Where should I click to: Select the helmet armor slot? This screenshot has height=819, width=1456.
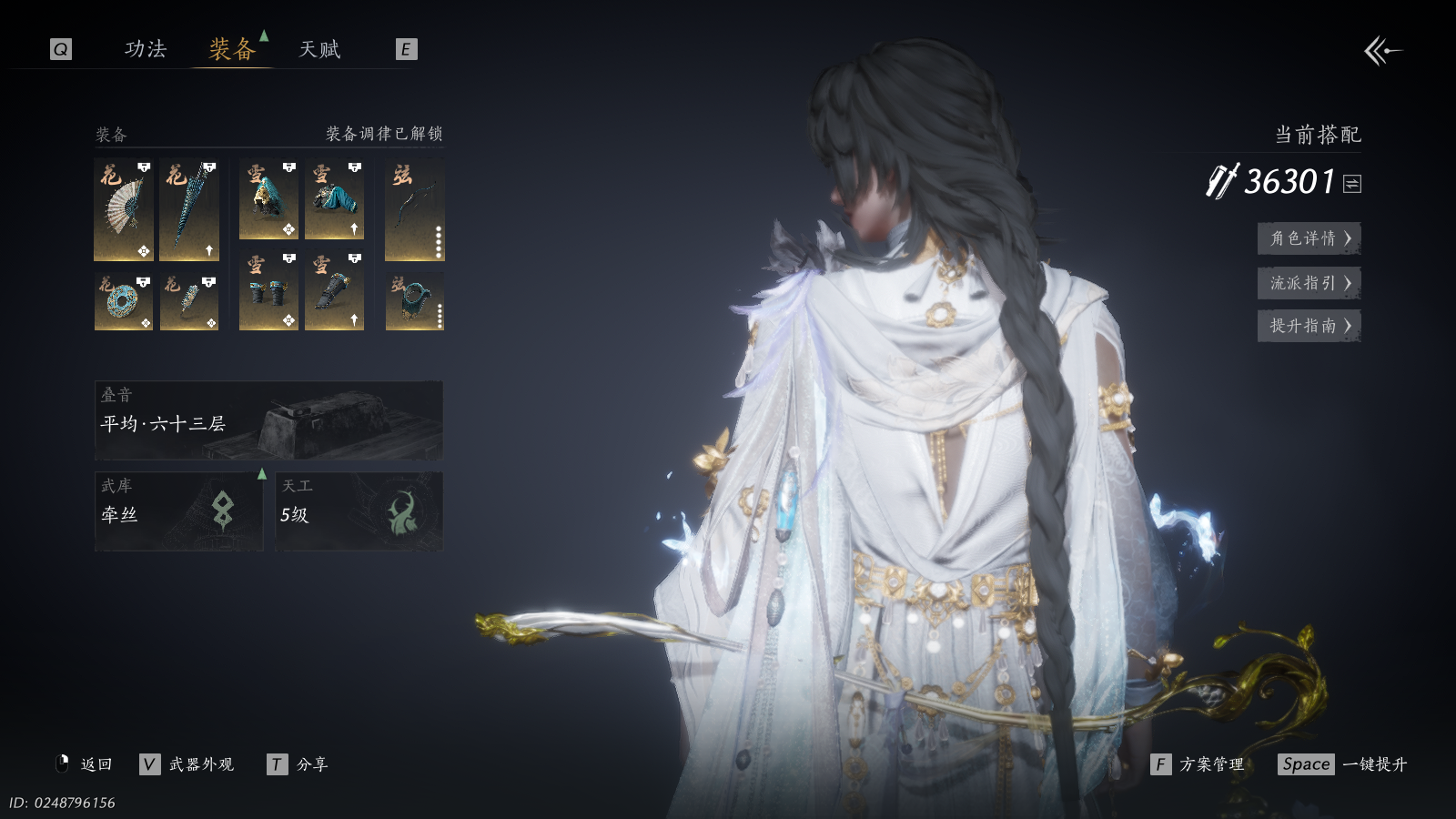coord(268,200)
